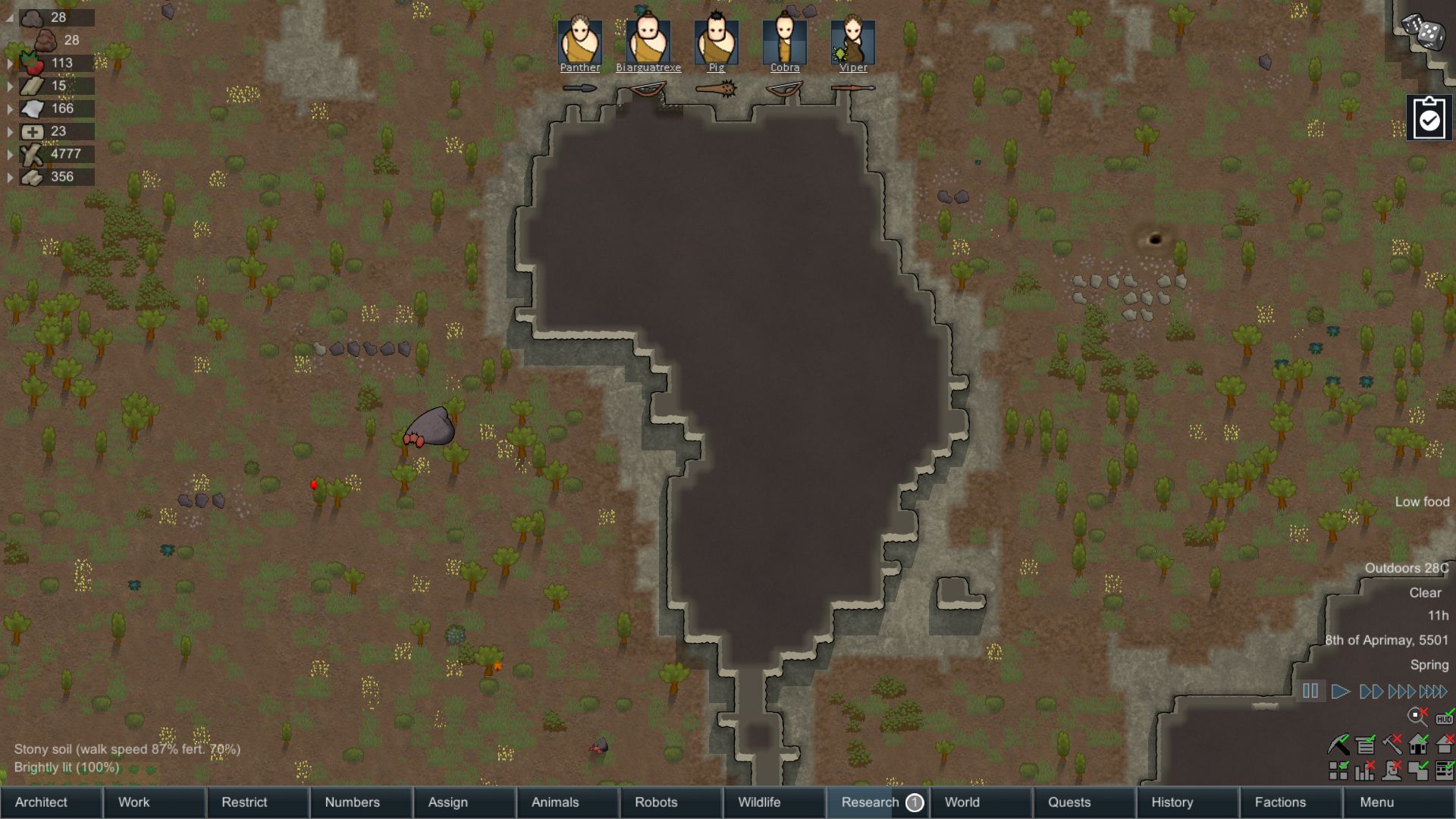Click the medicine icon in the resource readout

32,131
